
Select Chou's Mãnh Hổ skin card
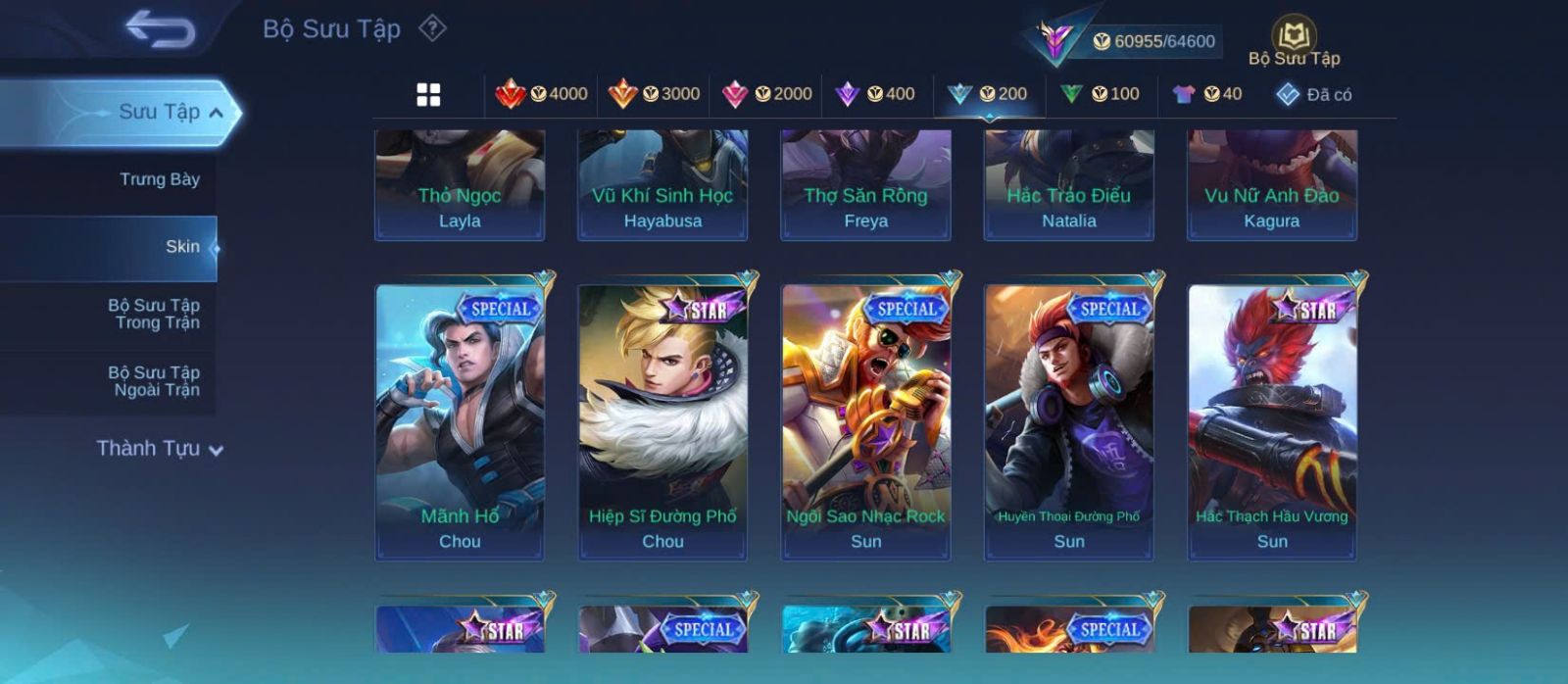click(460, 421)
